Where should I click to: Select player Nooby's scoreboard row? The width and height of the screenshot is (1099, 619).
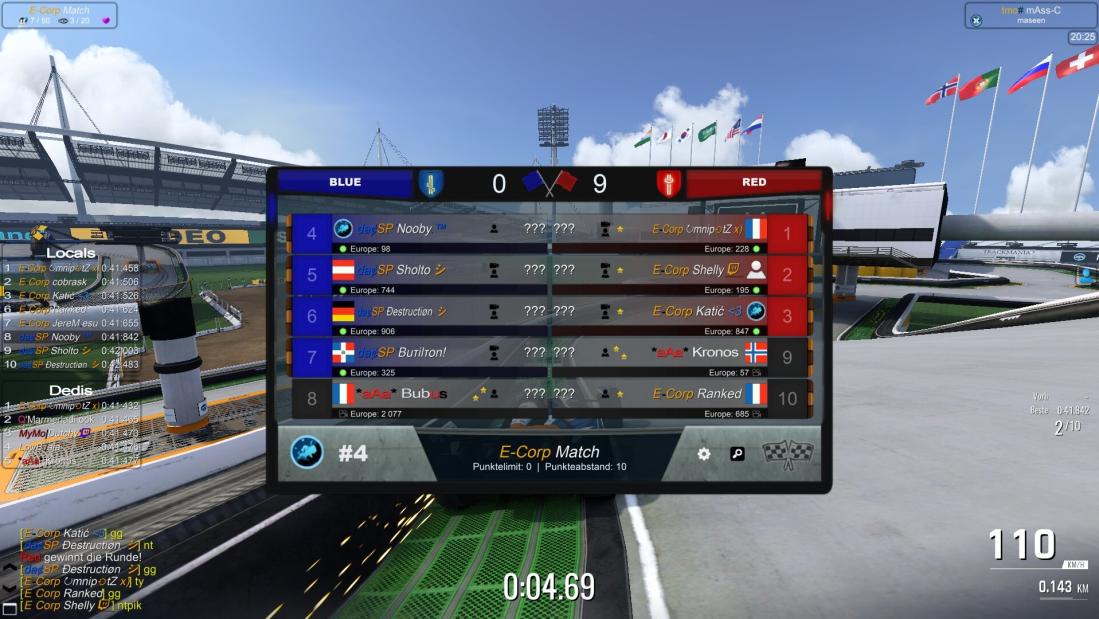click(x=420, y=233)
